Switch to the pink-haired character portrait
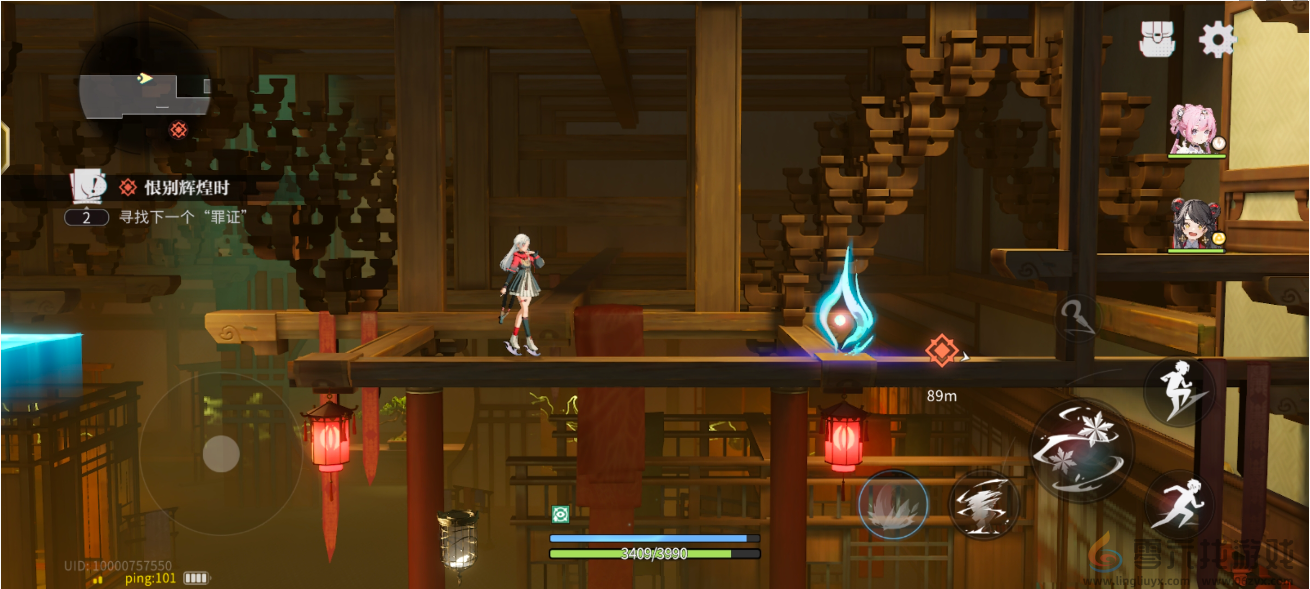Screen dimensions: 1310x589 click(x=1197, y=129)
